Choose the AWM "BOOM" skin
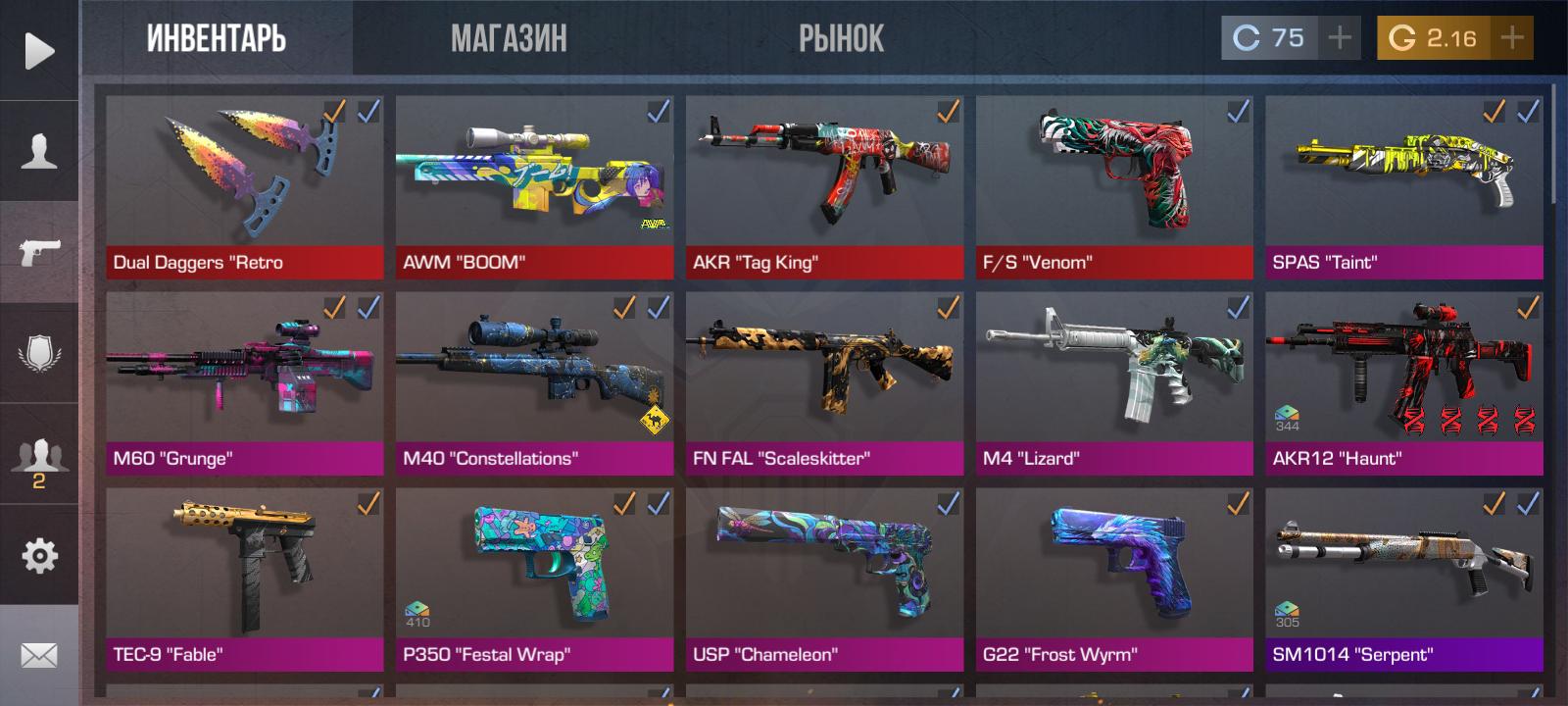 (x=534, y=186)
